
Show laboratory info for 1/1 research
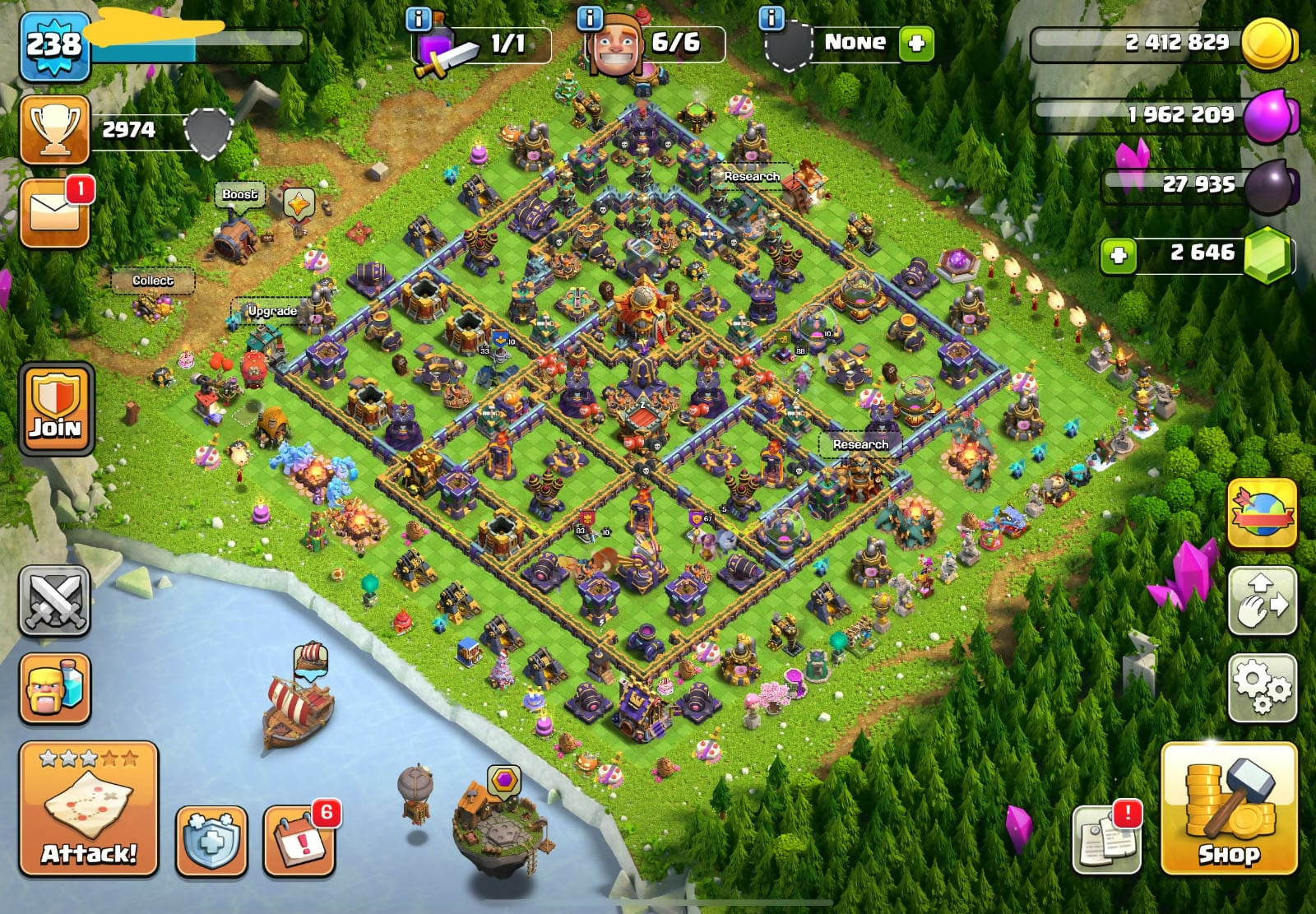pos(419,18)
